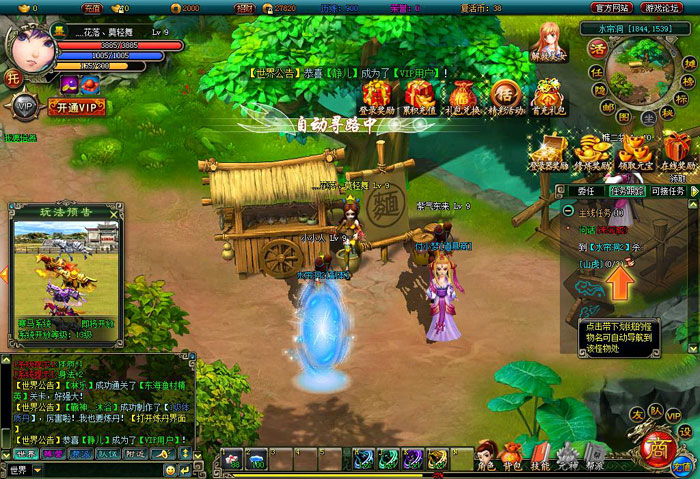Image resolution: width=700 pixels, height=479 pixels.
Task: Open the 背包 bag inventory
Action: click(512, 455)
